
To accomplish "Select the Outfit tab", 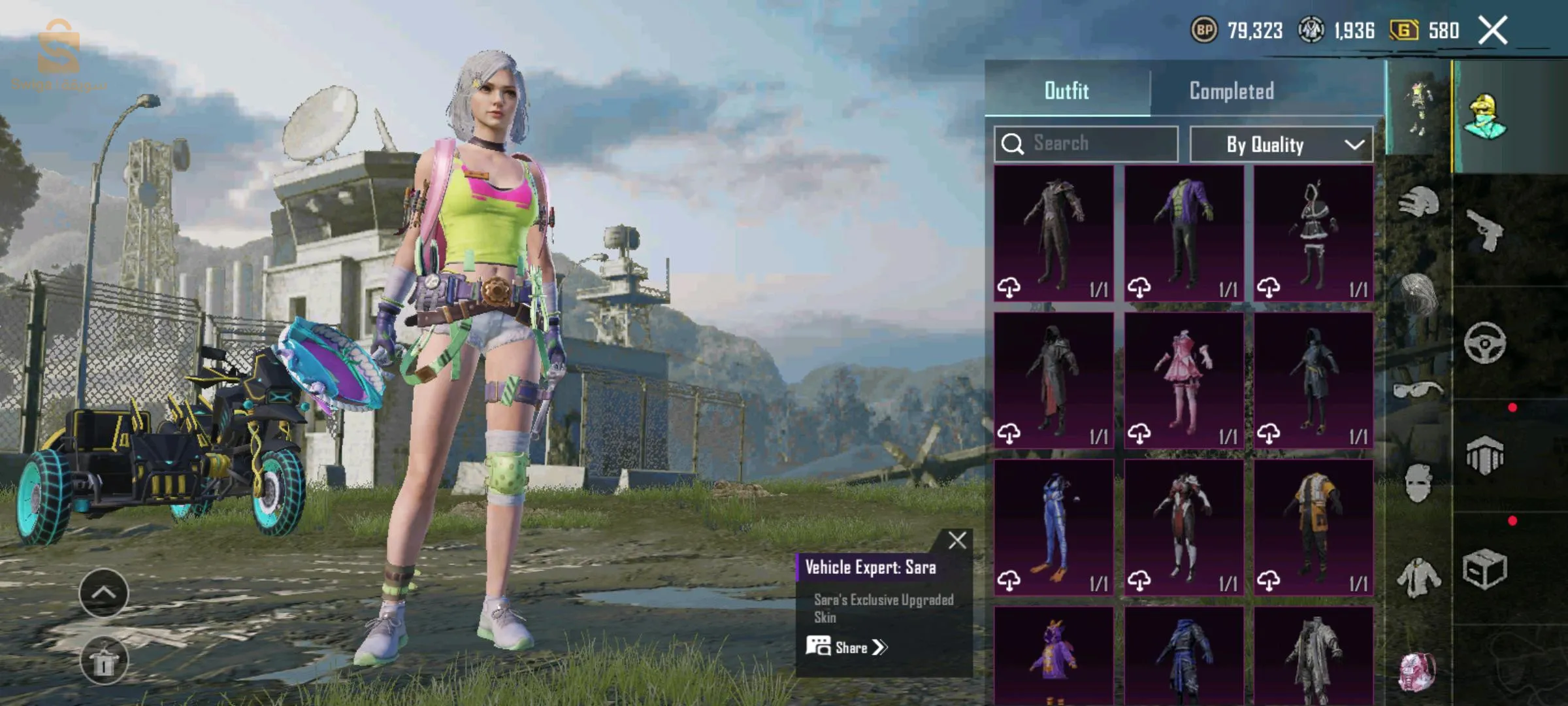I will coord(1066,91).
